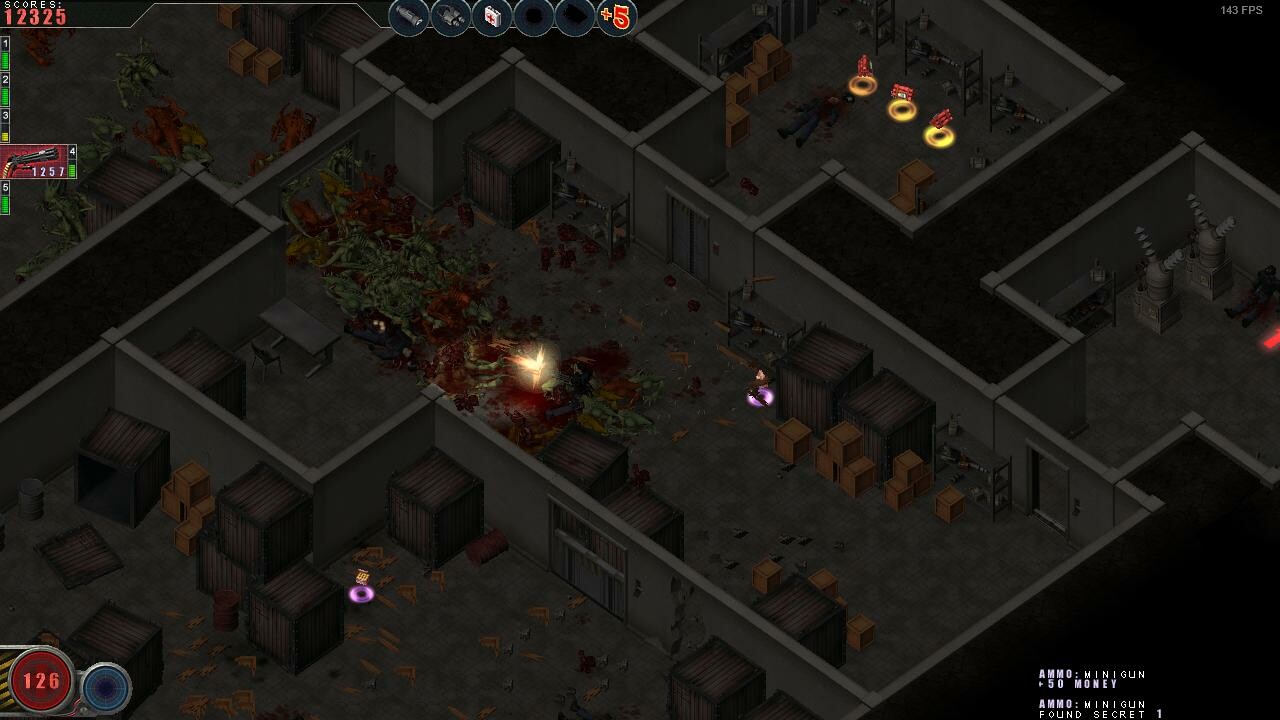This screenshot has height=720, width=1280.
Task: Use the medkit from the item bar
Action: 491,16
